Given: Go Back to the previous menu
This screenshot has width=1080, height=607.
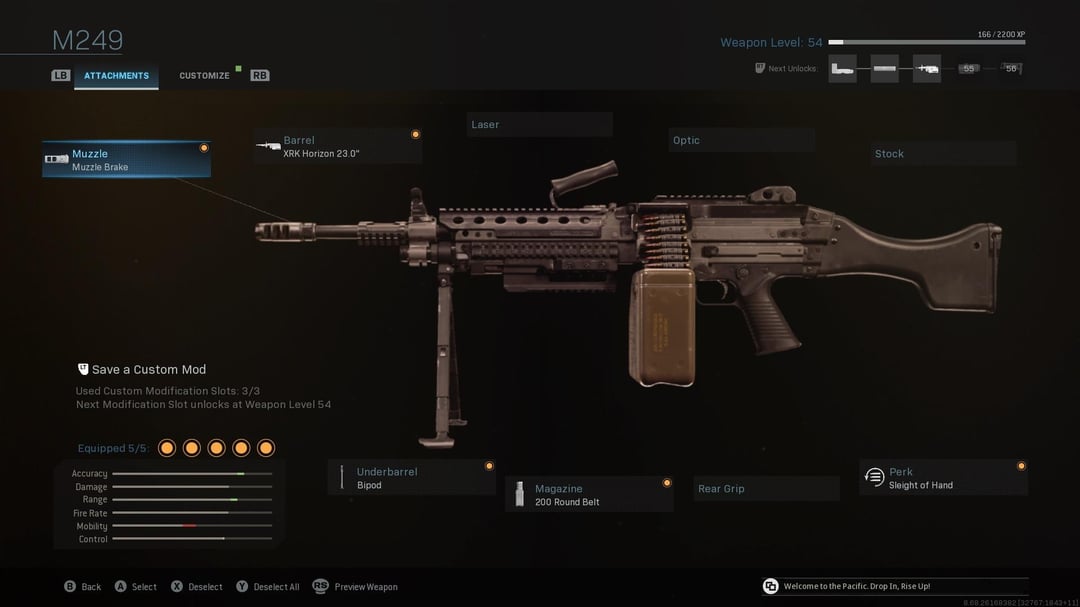Looking at the screenshot, I should 83,587.
